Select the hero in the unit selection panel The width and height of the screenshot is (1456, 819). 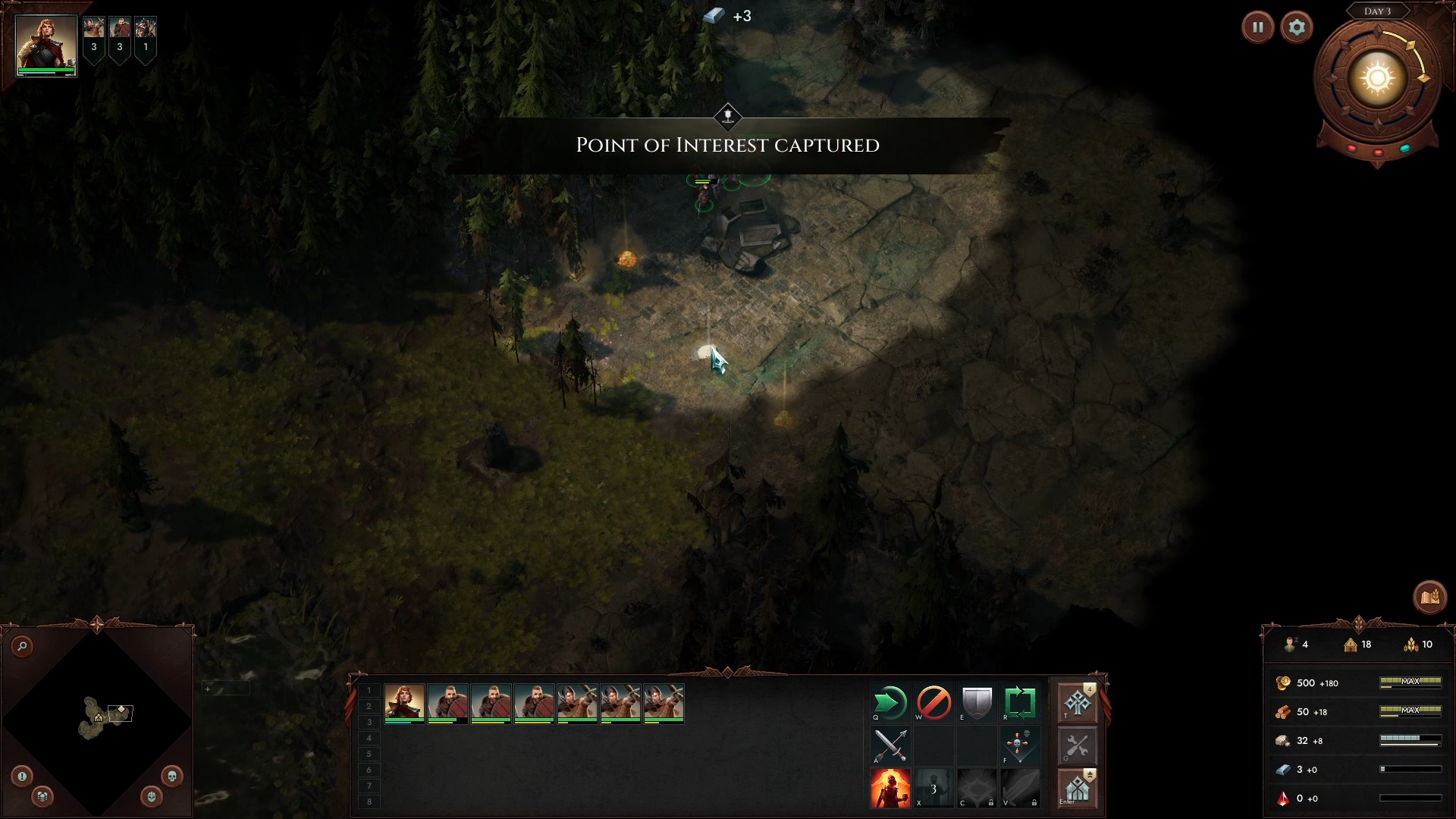pyautogui.click(x=404, y=703)
